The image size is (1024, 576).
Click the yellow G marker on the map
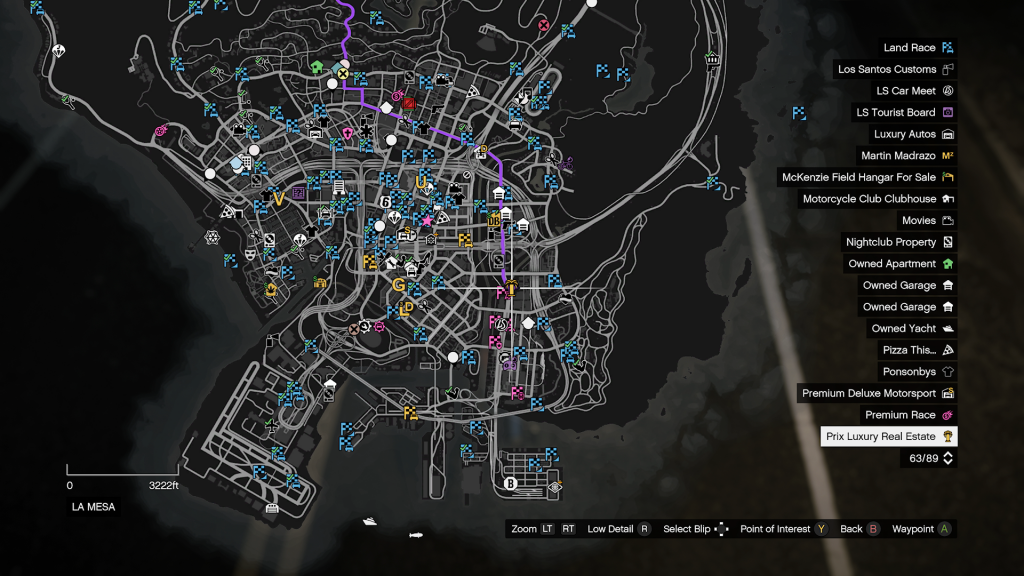[399, 284]
